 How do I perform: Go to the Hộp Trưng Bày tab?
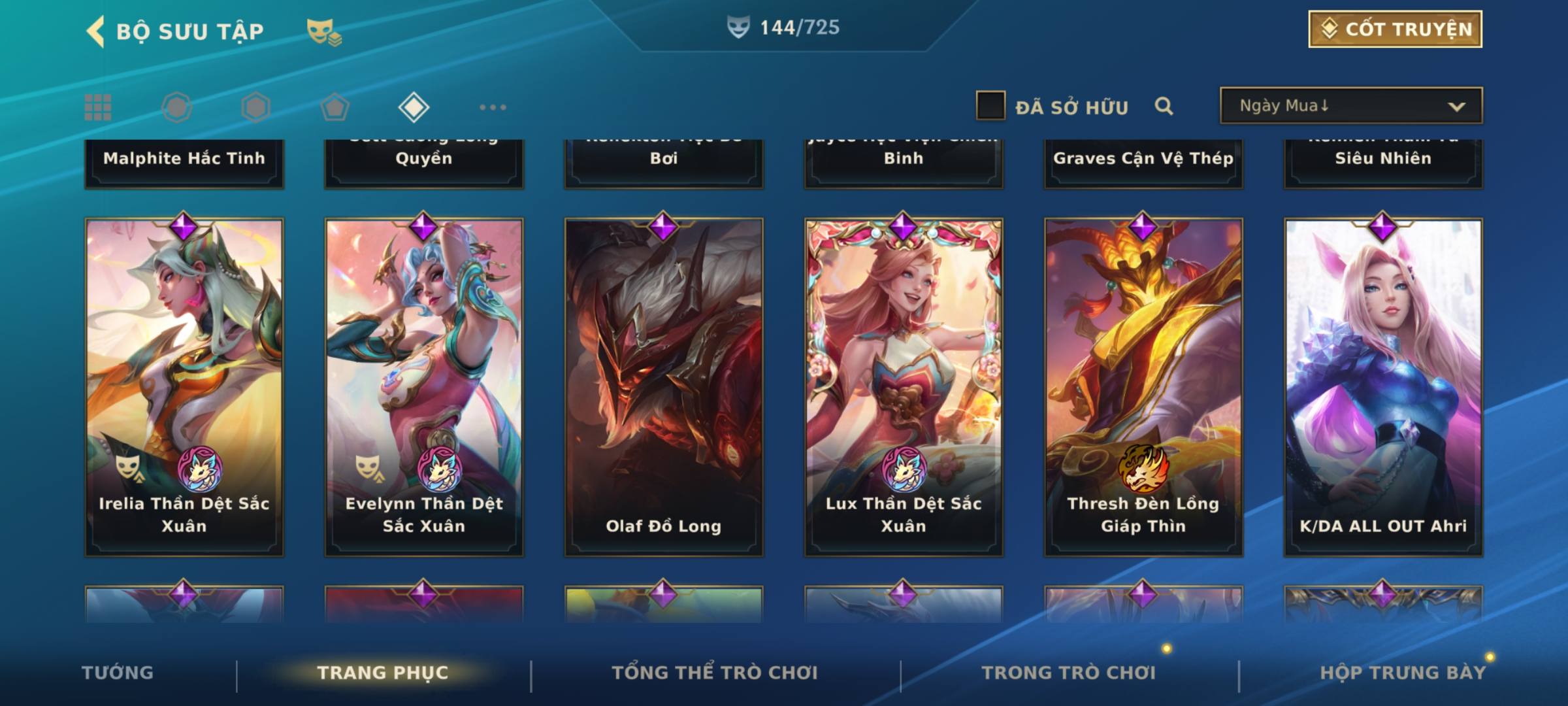[1403, 673]
